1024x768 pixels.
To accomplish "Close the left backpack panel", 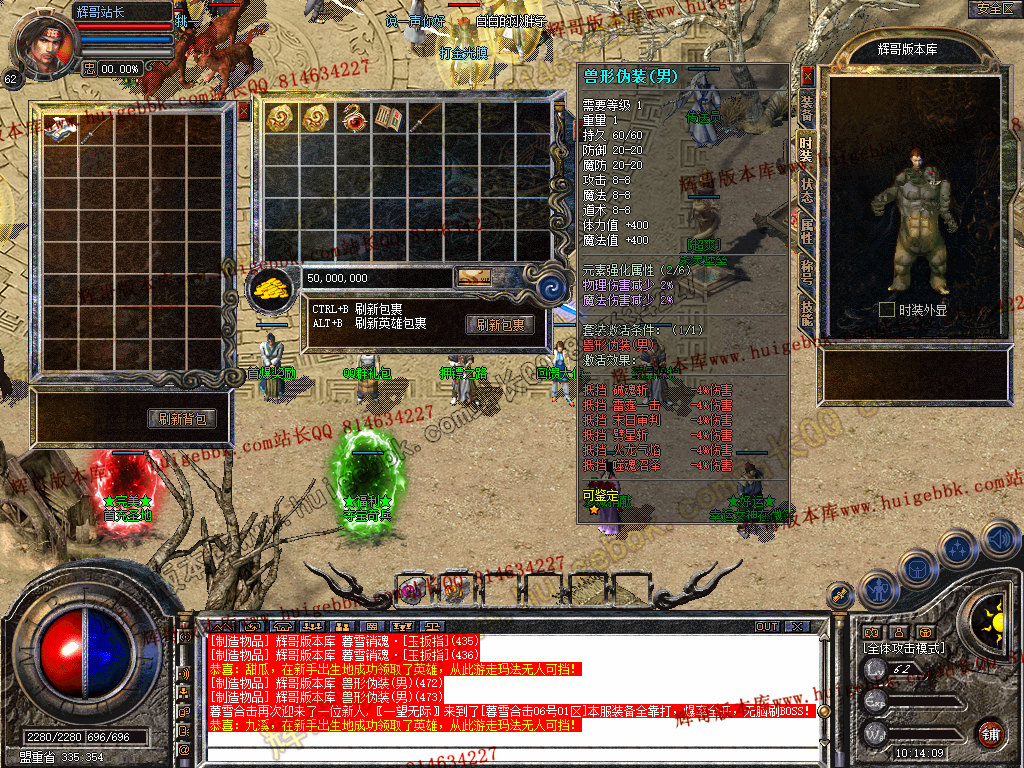I will click(244, 112).
